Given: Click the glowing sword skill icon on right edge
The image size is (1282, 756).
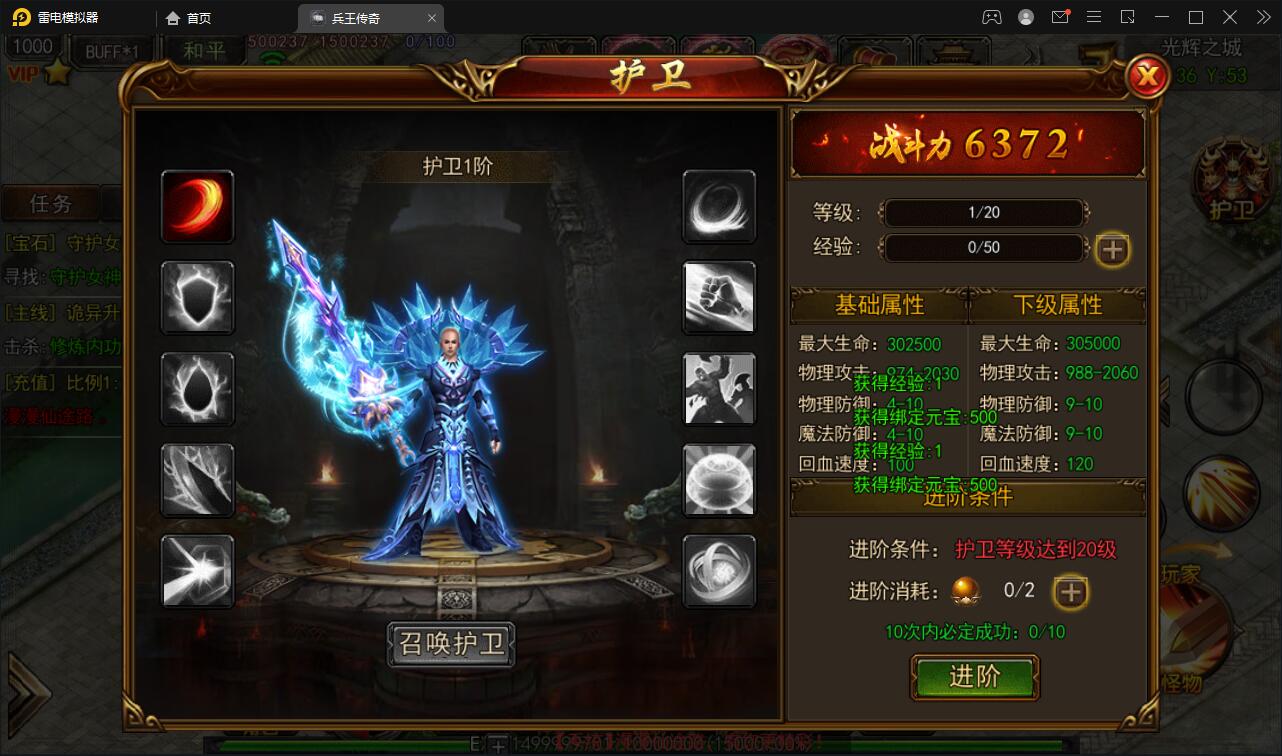Looking at the screenshot, I should 1222,489.
